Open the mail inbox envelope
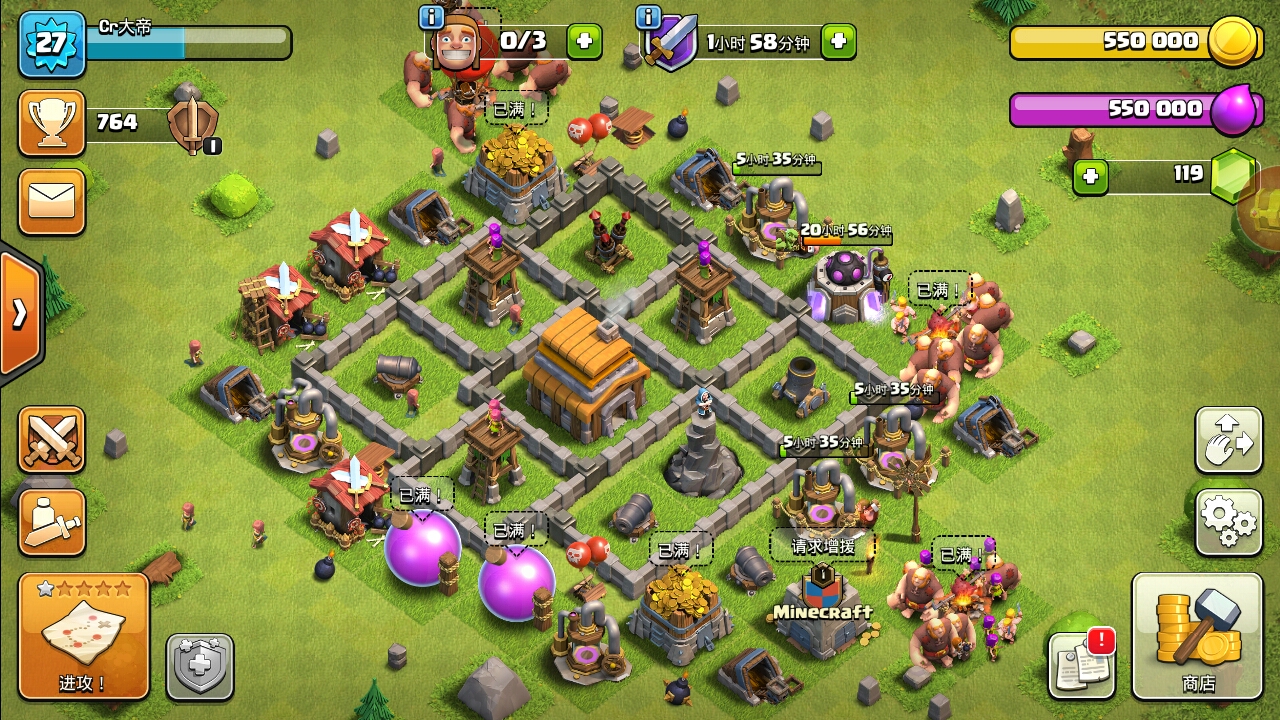 pos(51,201)
